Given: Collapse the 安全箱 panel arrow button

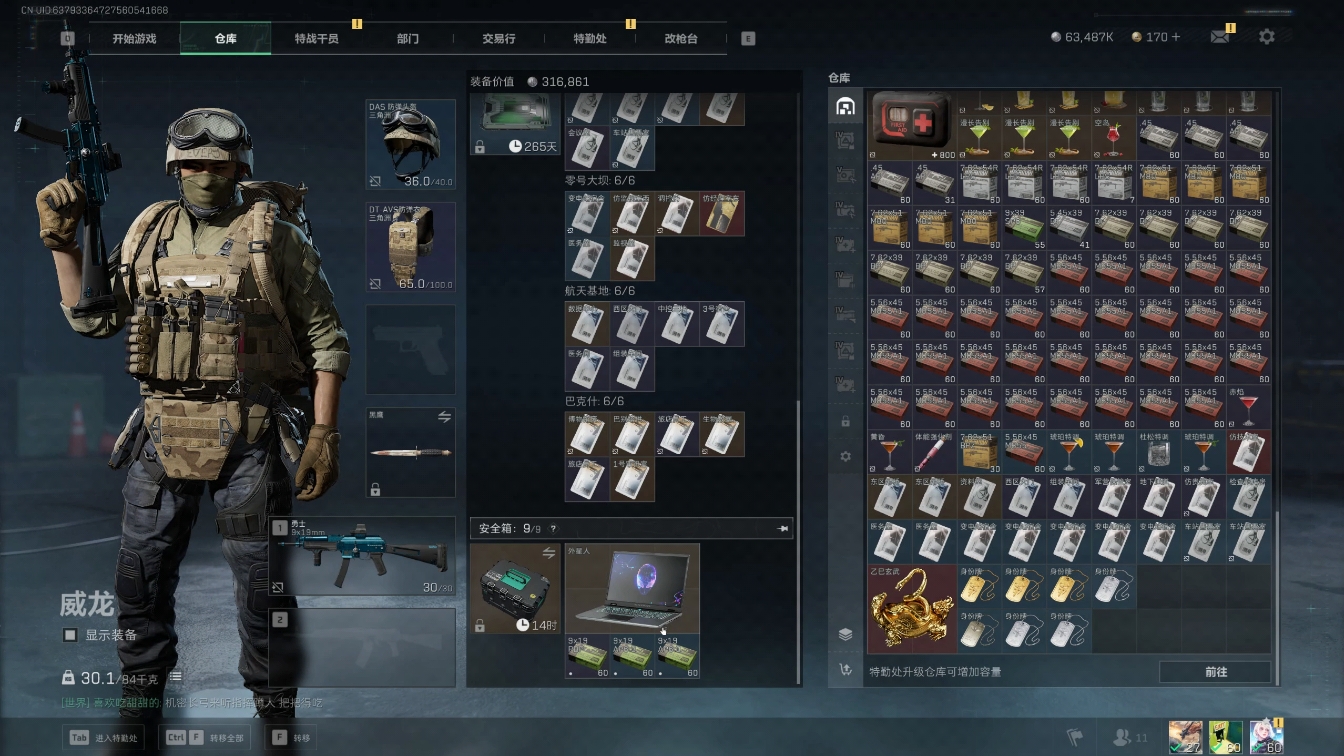Looking at the screenshot, I should pyautogui.click(x=783, y=528).
